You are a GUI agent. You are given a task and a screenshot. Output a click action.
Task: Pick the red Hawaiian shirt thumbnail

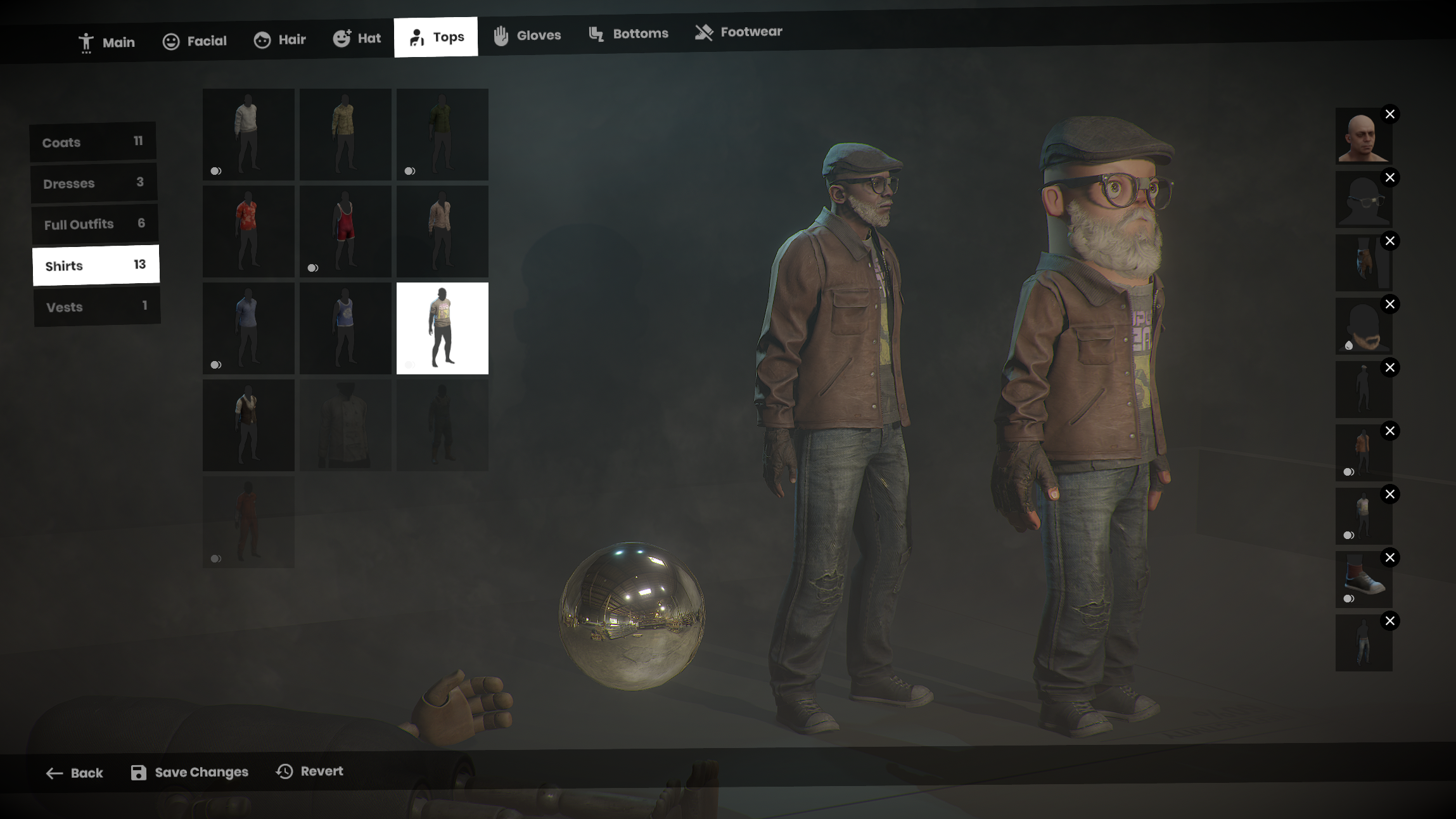pyautogui.click(x=248, y=231)
